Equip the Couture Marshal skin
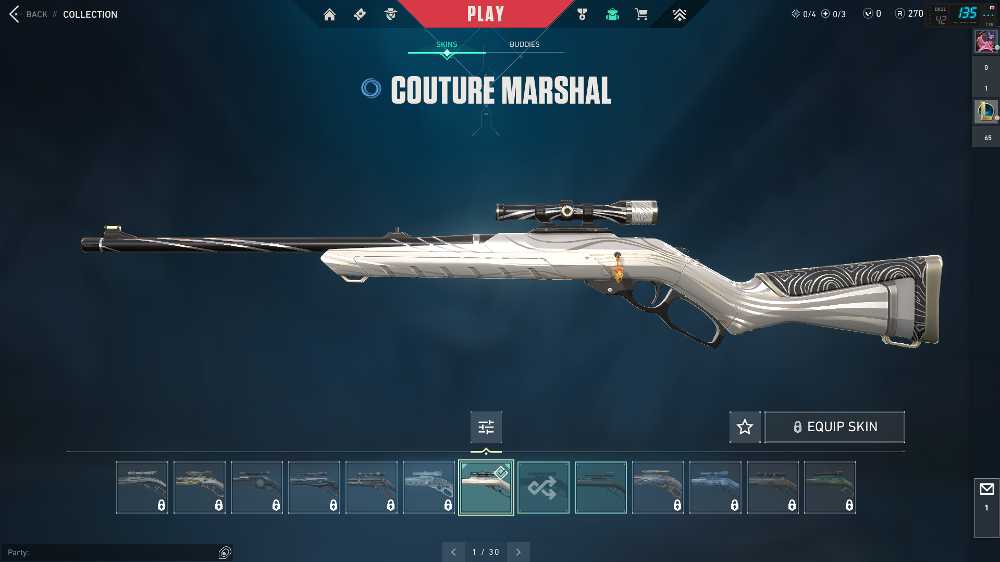 tap(834, 427)
